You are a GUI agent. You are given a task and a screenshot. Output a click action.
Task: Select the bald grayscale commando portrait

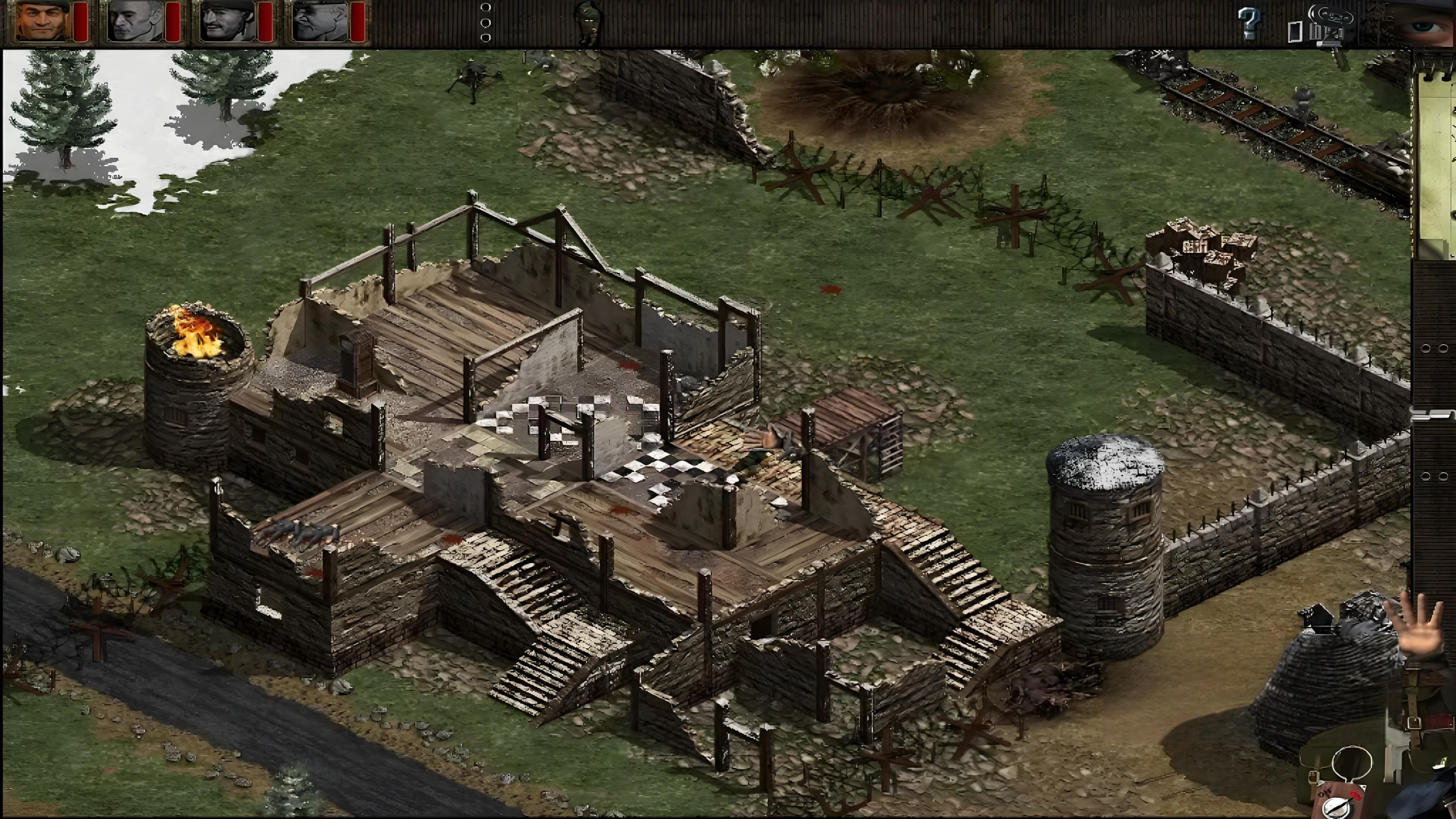point(136,22)
